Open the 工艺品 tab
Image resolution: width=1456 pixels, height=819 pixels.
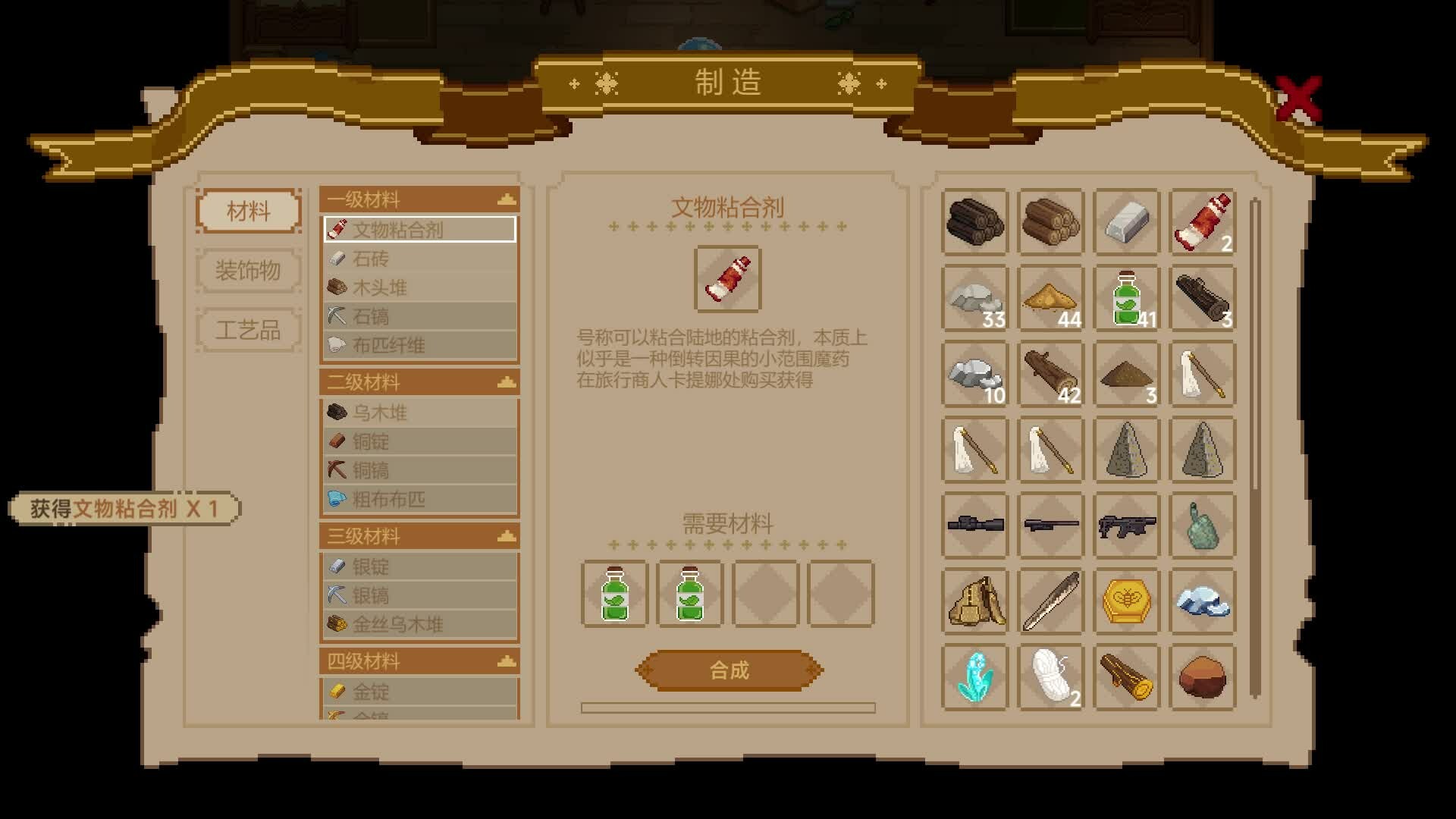point(248,329)
